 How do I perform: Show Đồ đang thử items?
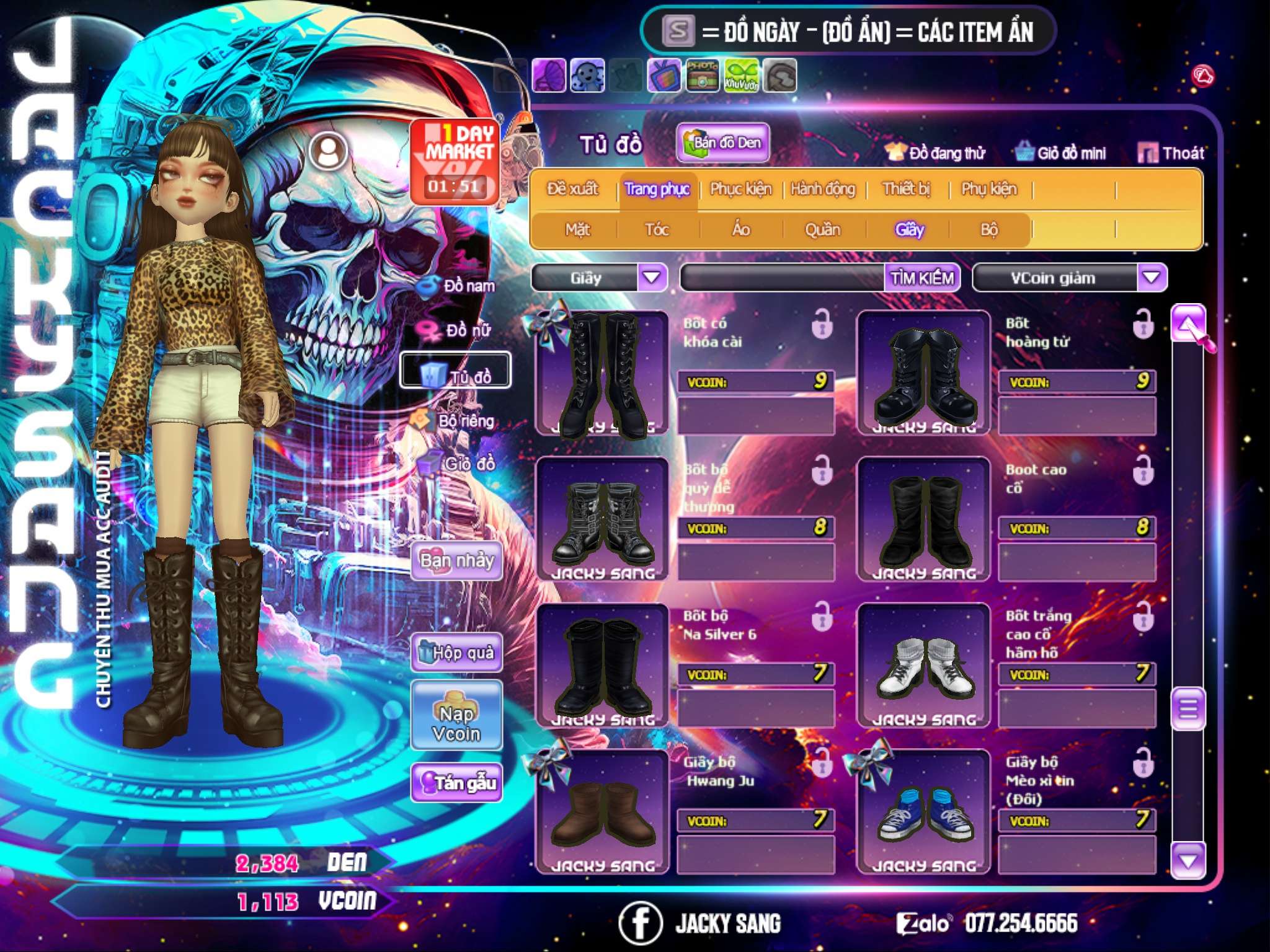[935, 153]
